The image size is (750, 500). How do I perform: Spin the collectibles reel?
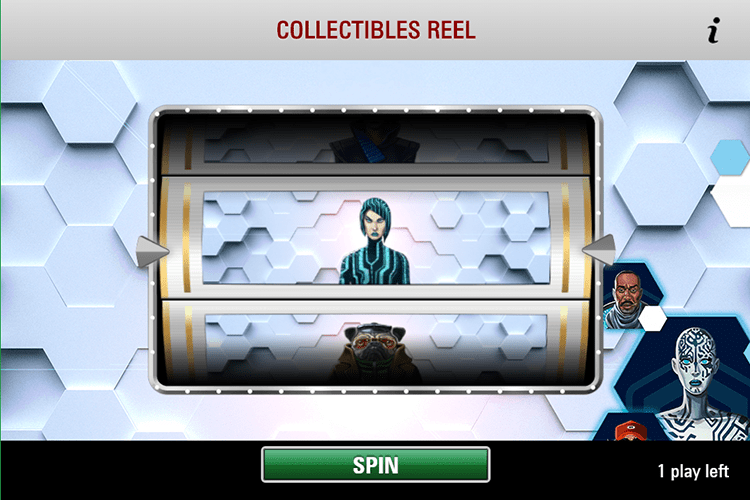coord(375,465)
